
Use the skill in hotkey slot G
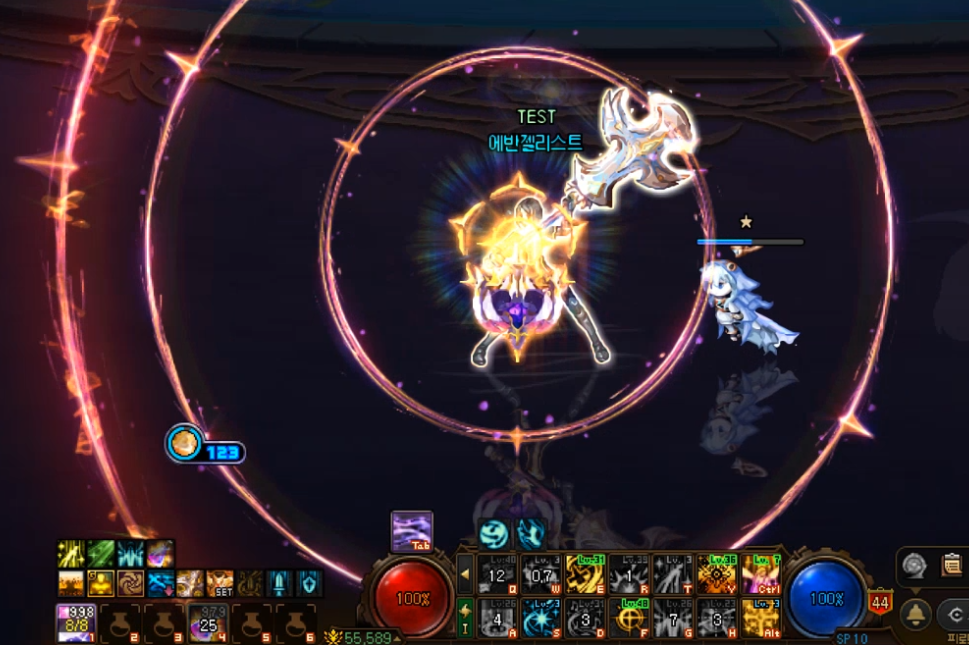pos(673,618)
